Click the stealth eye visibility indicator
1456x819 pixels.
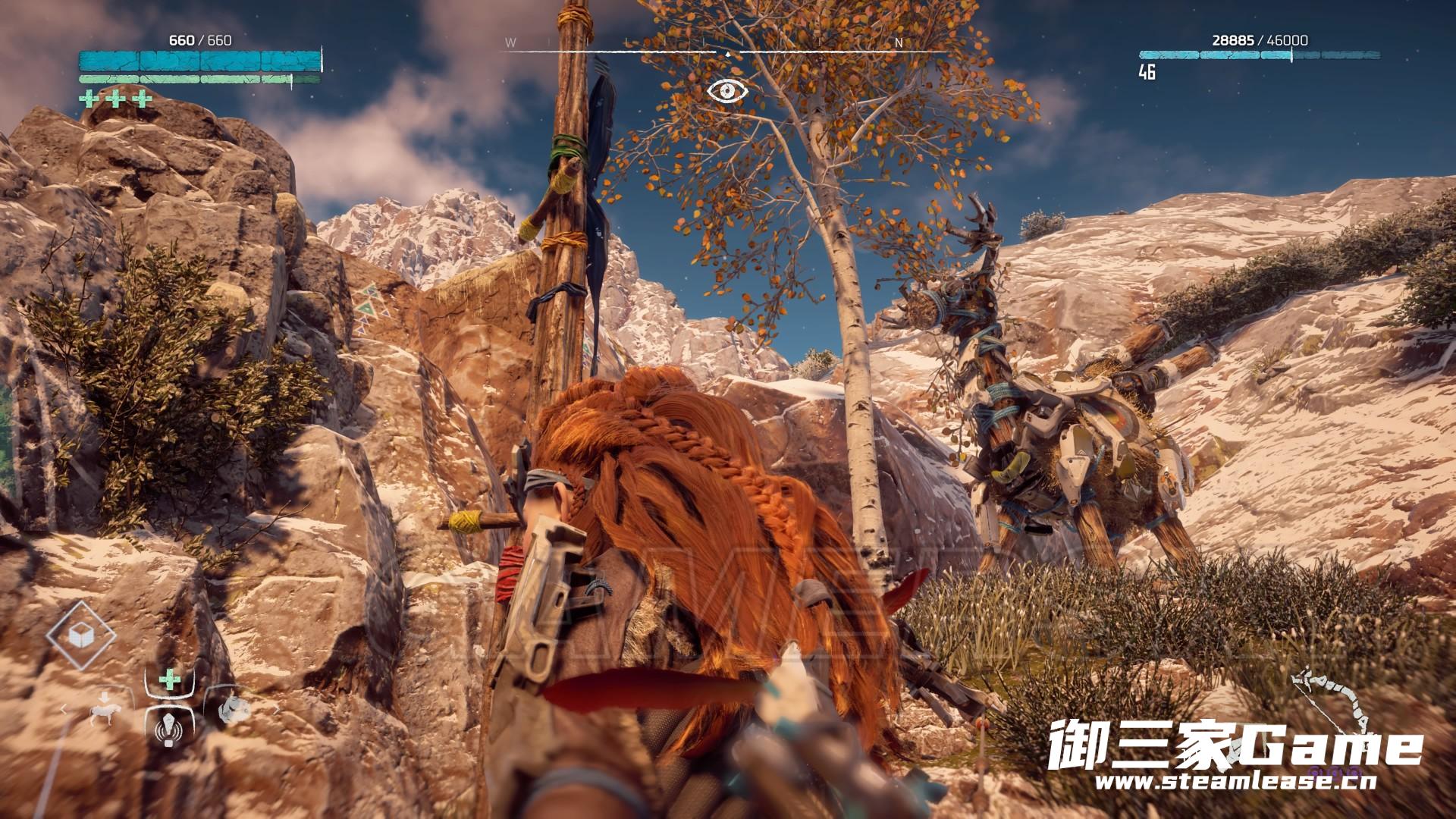(727, 91)
